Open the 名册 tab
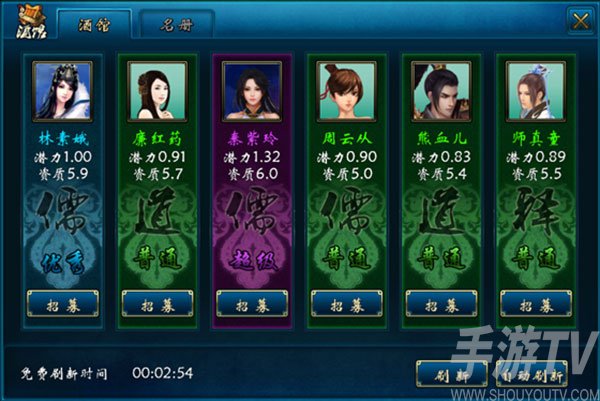This screenshot has width=600, height=401. click(176, 22)
